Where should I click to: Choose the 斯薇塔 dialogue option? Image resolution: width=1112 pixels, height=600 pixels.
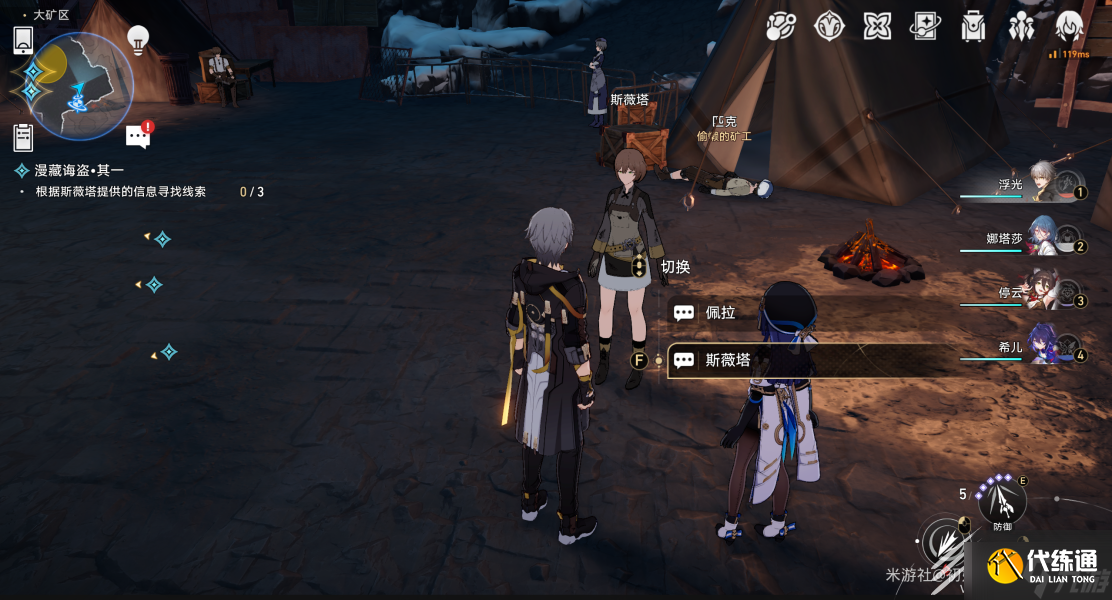pos(728,360)
